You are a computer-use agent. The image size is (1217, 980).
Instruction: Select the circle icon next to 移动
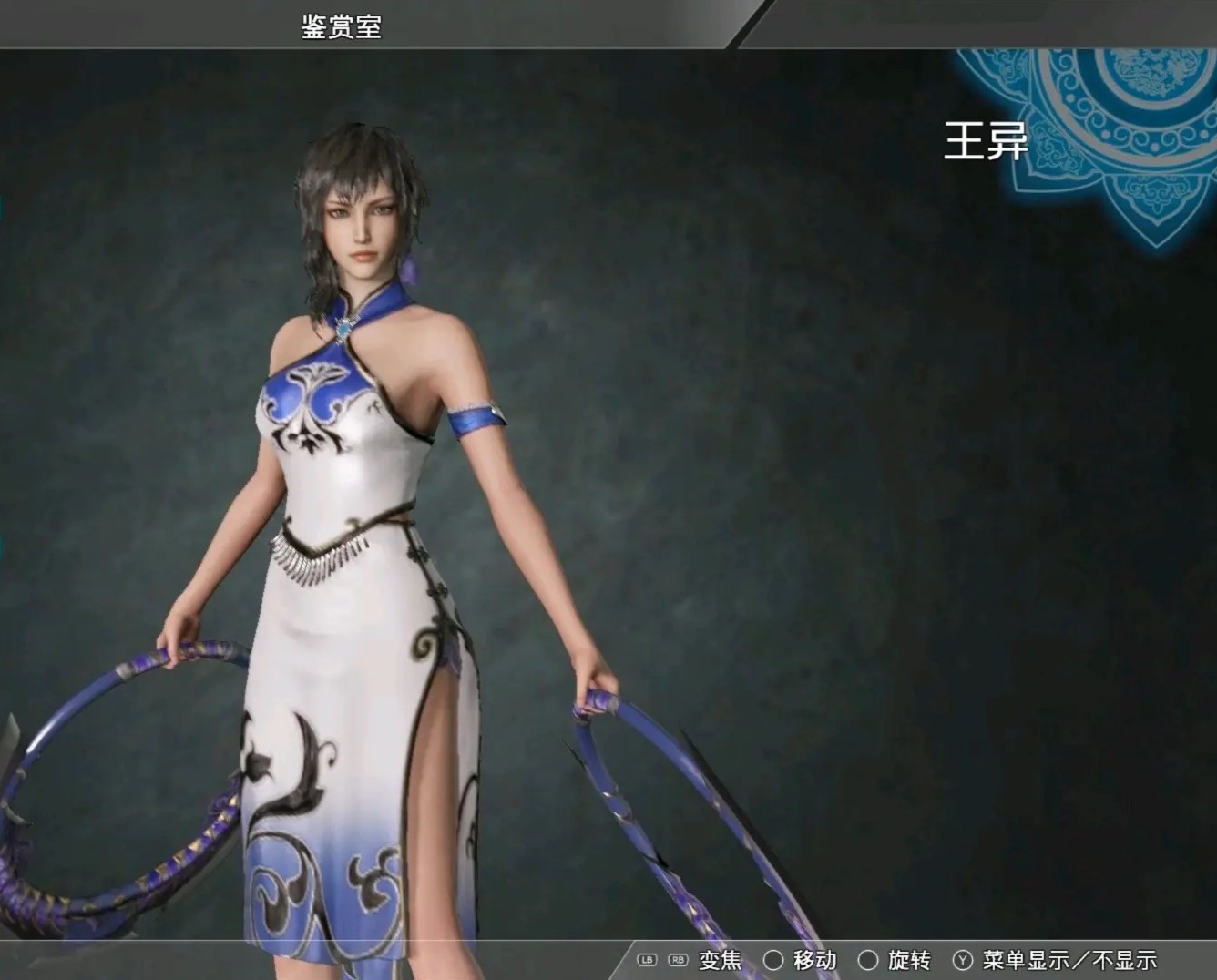tap(772, 960)
